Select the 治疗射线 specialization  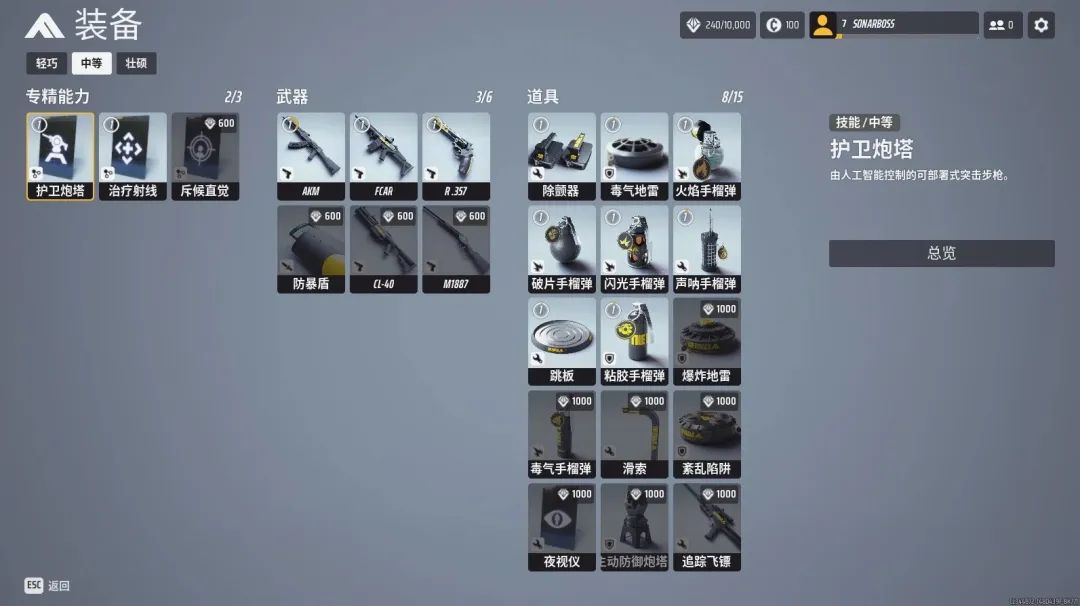click(x=133, y=156)
